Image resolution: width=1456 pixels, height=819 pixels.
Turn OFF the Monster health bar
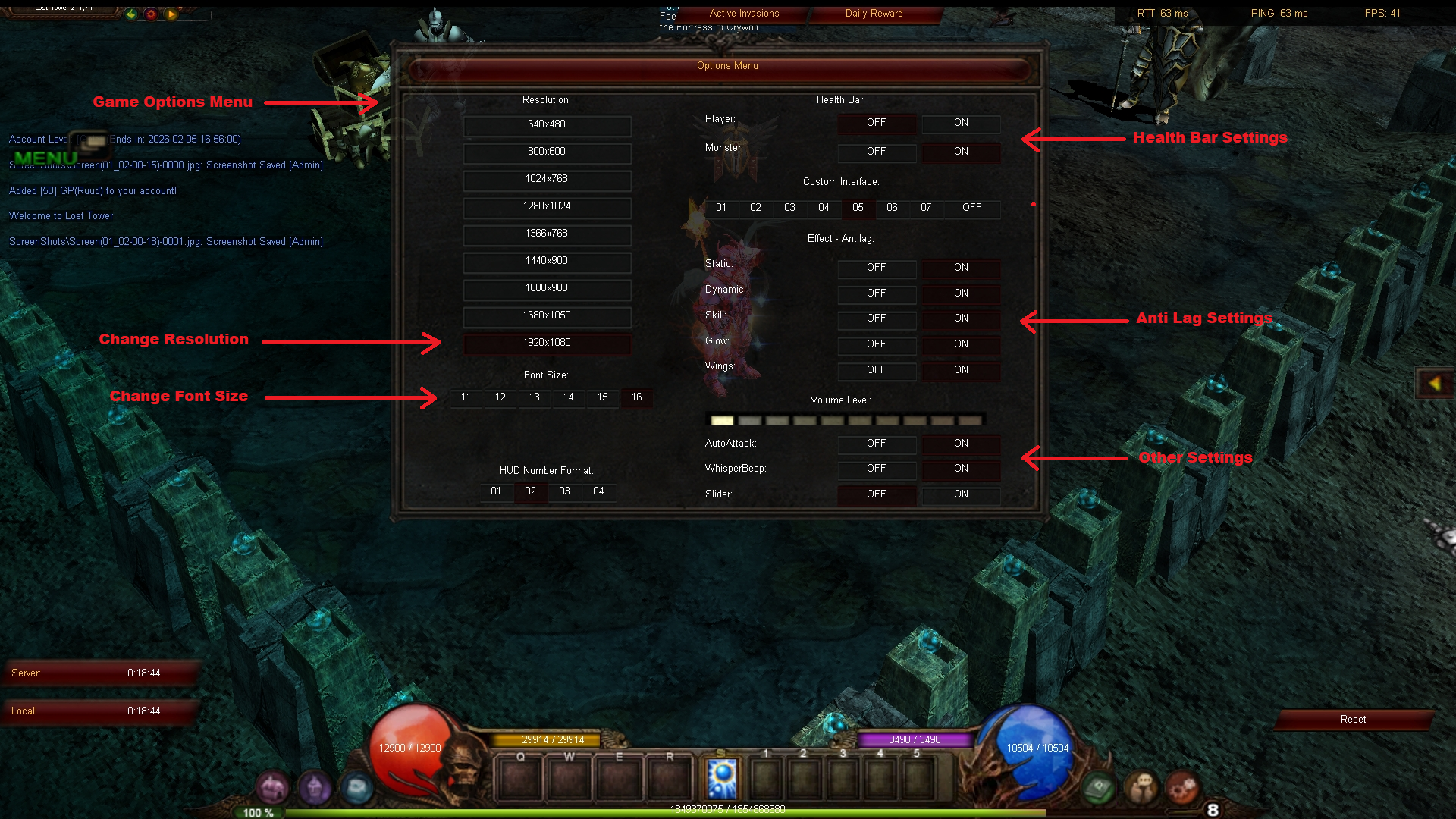click(877, 152)
